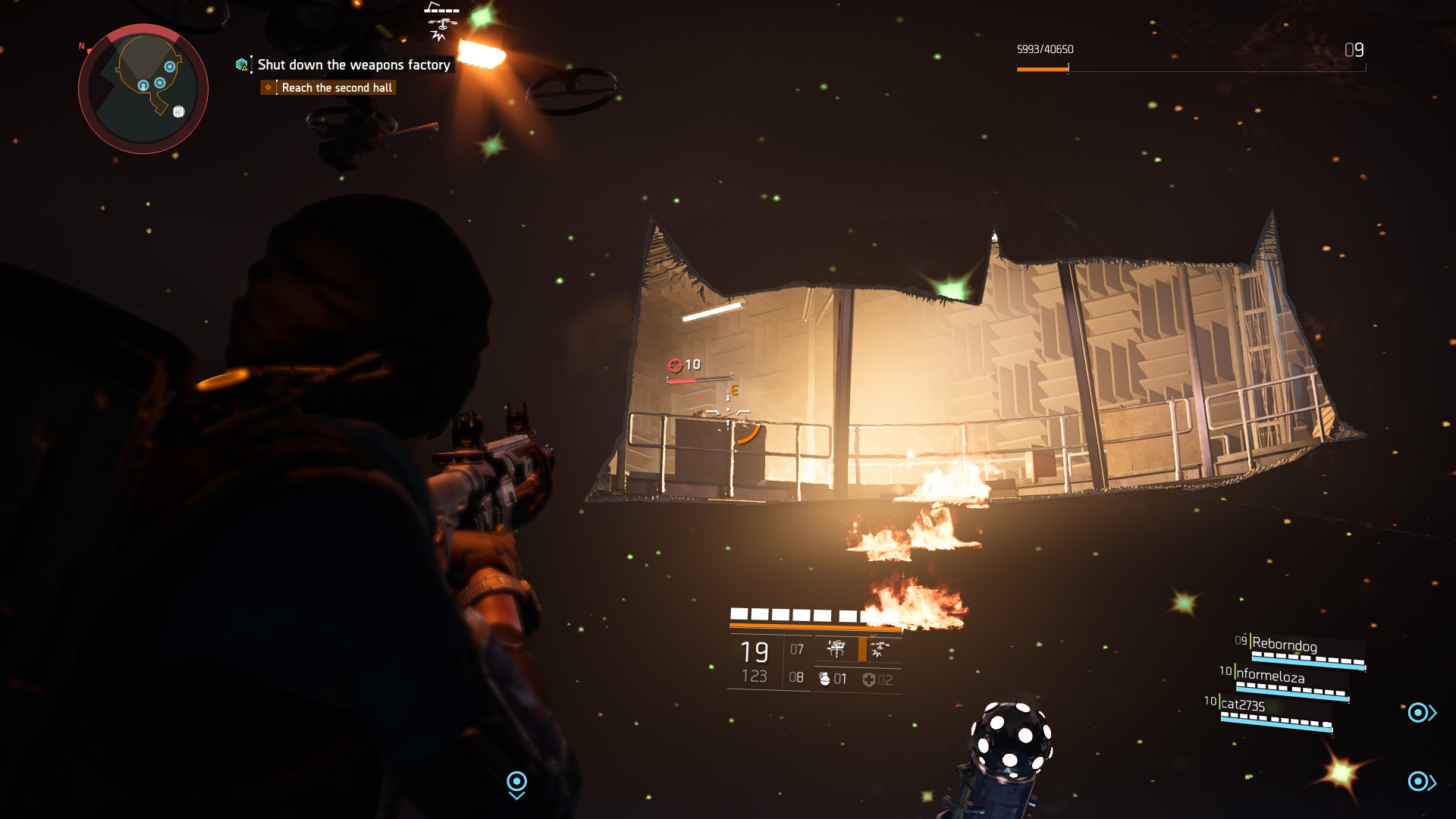Viewport: 1456px width, 819px height.
Task: Select the Shut down the weapons factory objective
Action: click(x=353, y=65)
